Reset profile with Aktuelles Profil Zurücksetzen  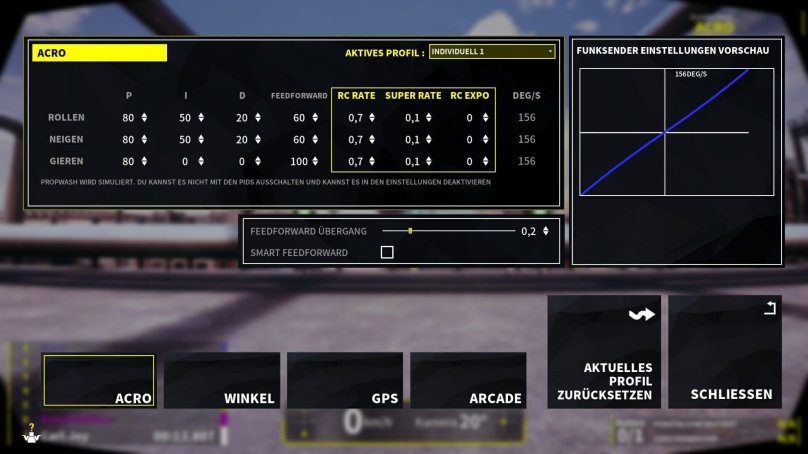click(604, 352)
